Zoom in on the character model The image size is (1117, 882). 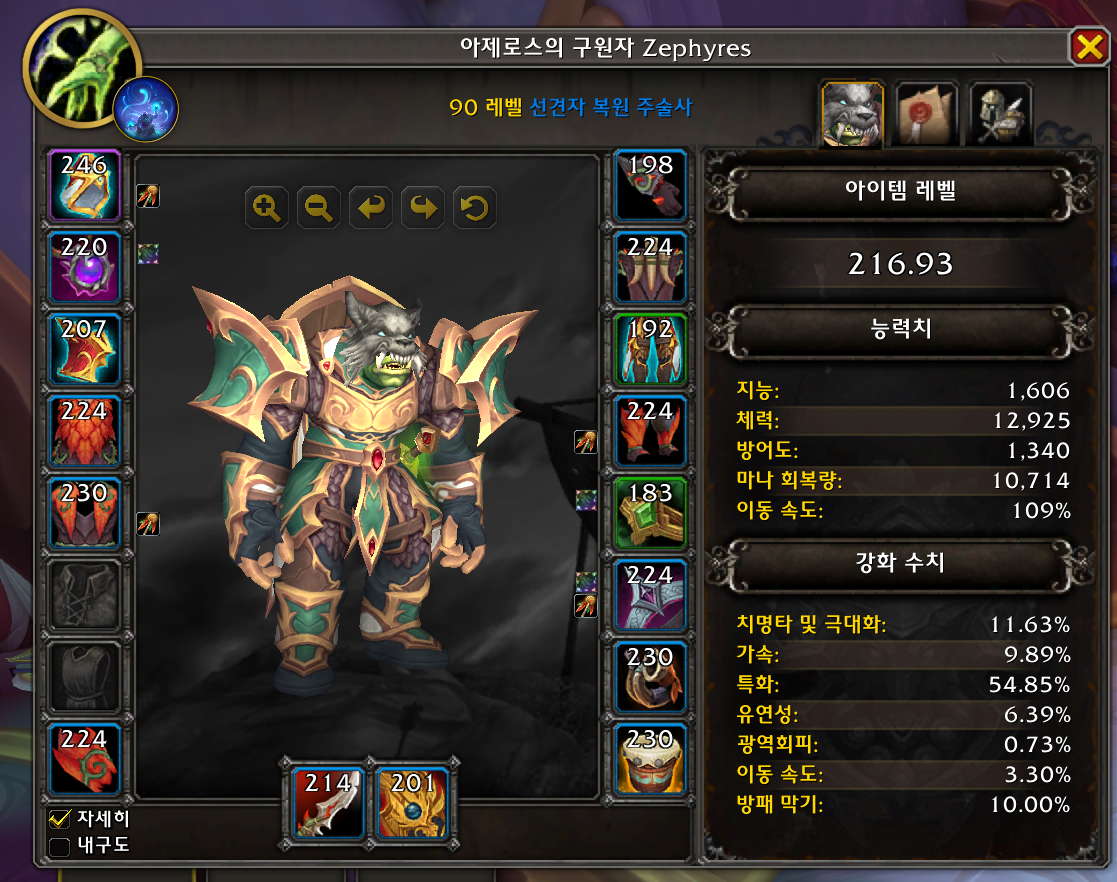(267, 208)
